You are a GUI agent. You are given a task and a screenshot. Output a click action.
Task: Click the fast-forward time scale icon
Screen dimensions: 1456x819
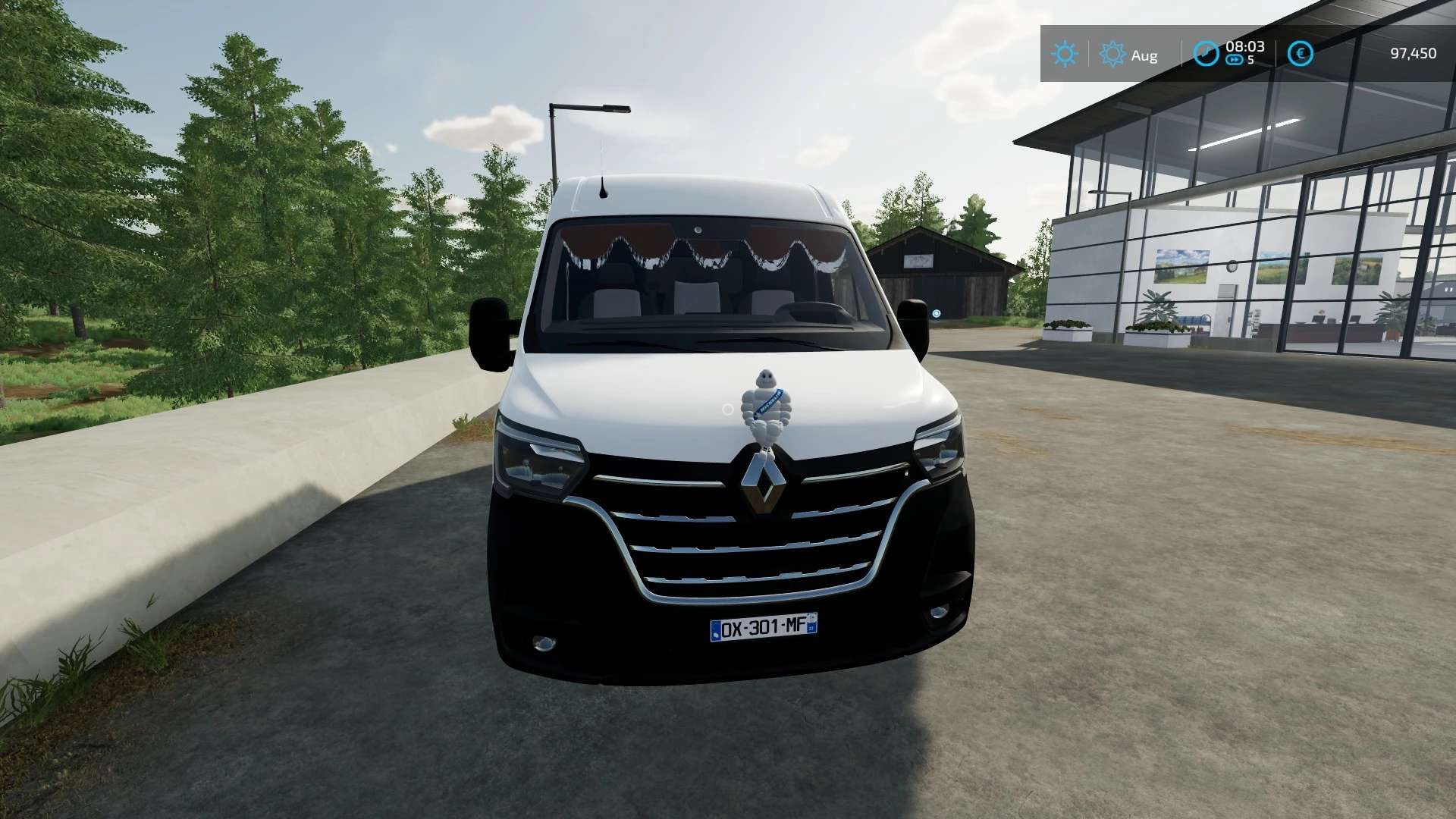[x=1234, y=61]
